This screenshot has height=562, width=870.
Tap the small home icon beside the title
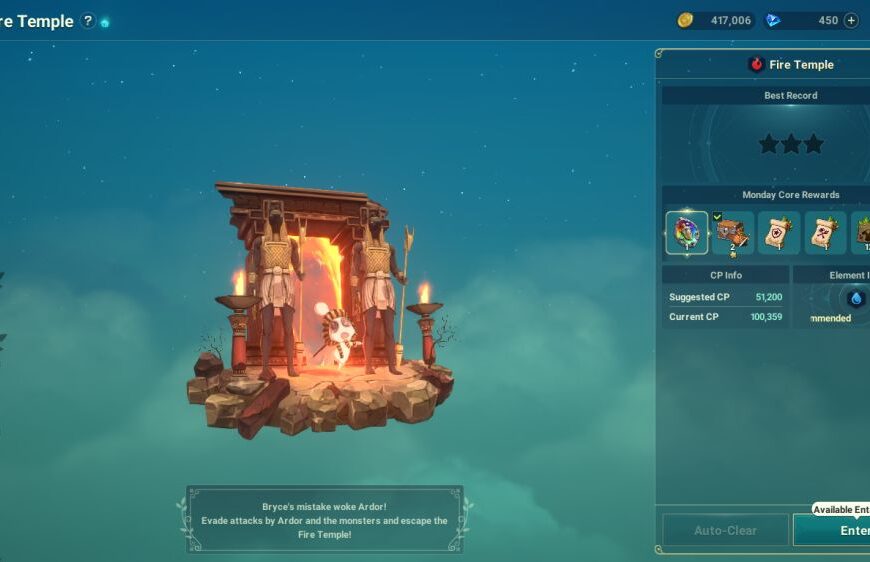point(105,22)
